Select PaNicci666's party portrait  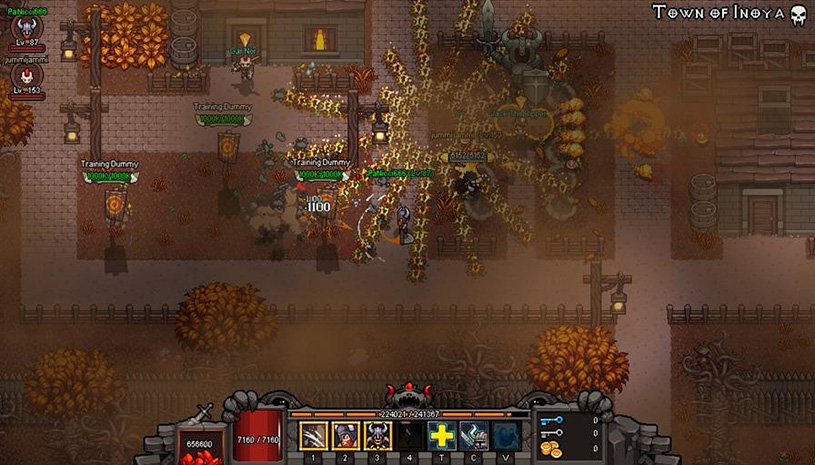[x=26, y=28]
